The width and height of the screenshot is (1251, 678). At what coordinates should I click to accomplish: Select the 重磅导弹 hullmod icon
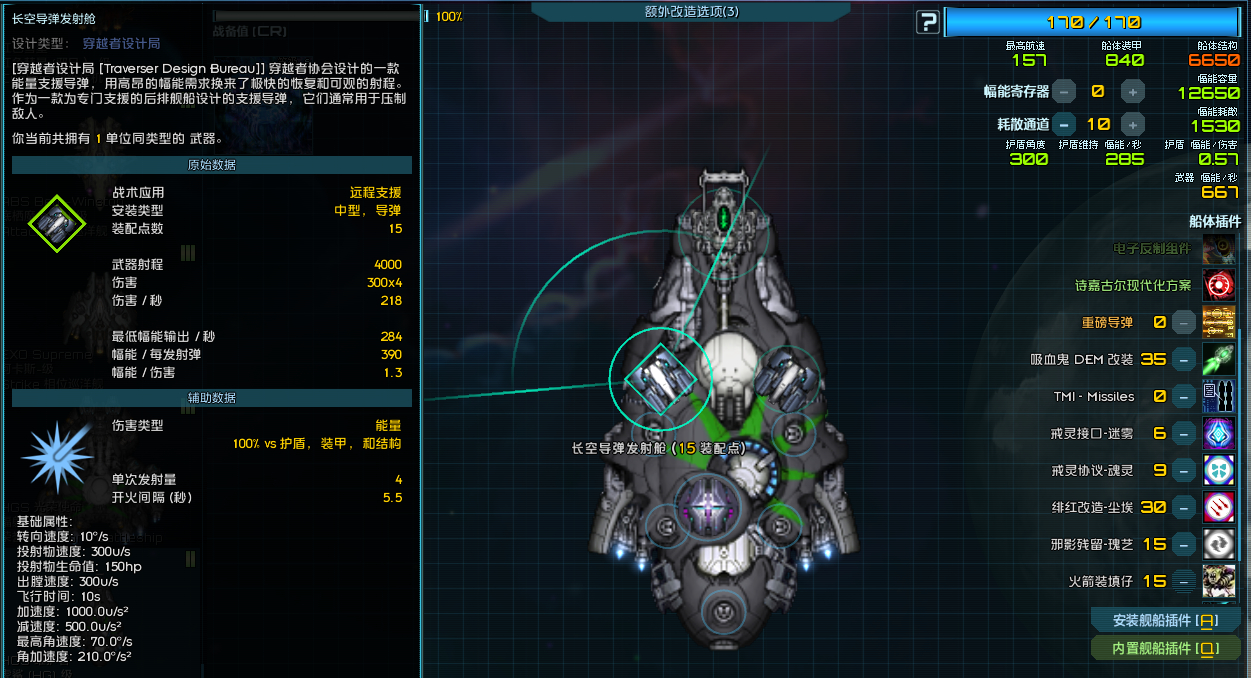tap(1218, 323)
